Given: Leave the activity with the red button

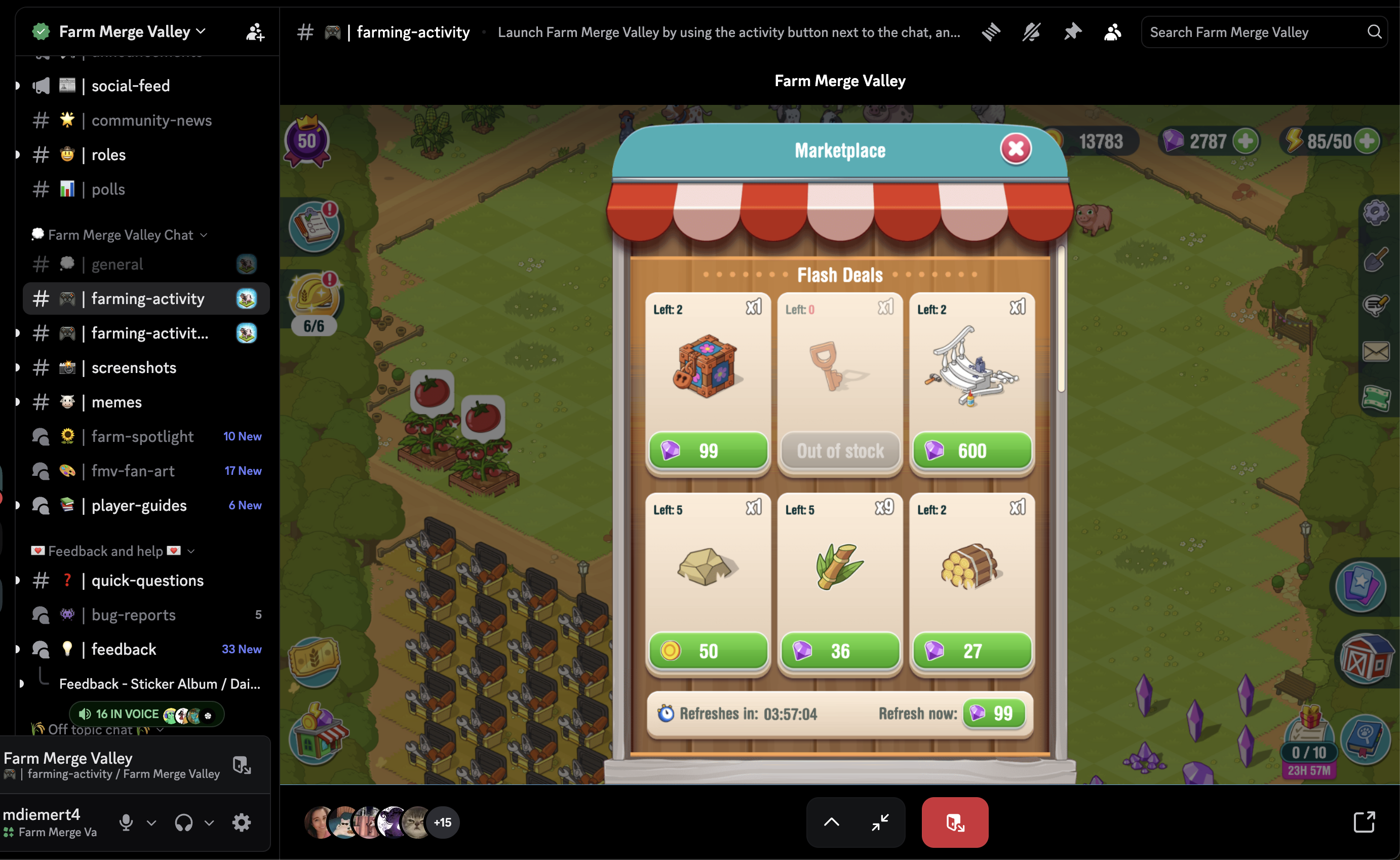Looking at the screenshot, I should click(x=954, y=822).
